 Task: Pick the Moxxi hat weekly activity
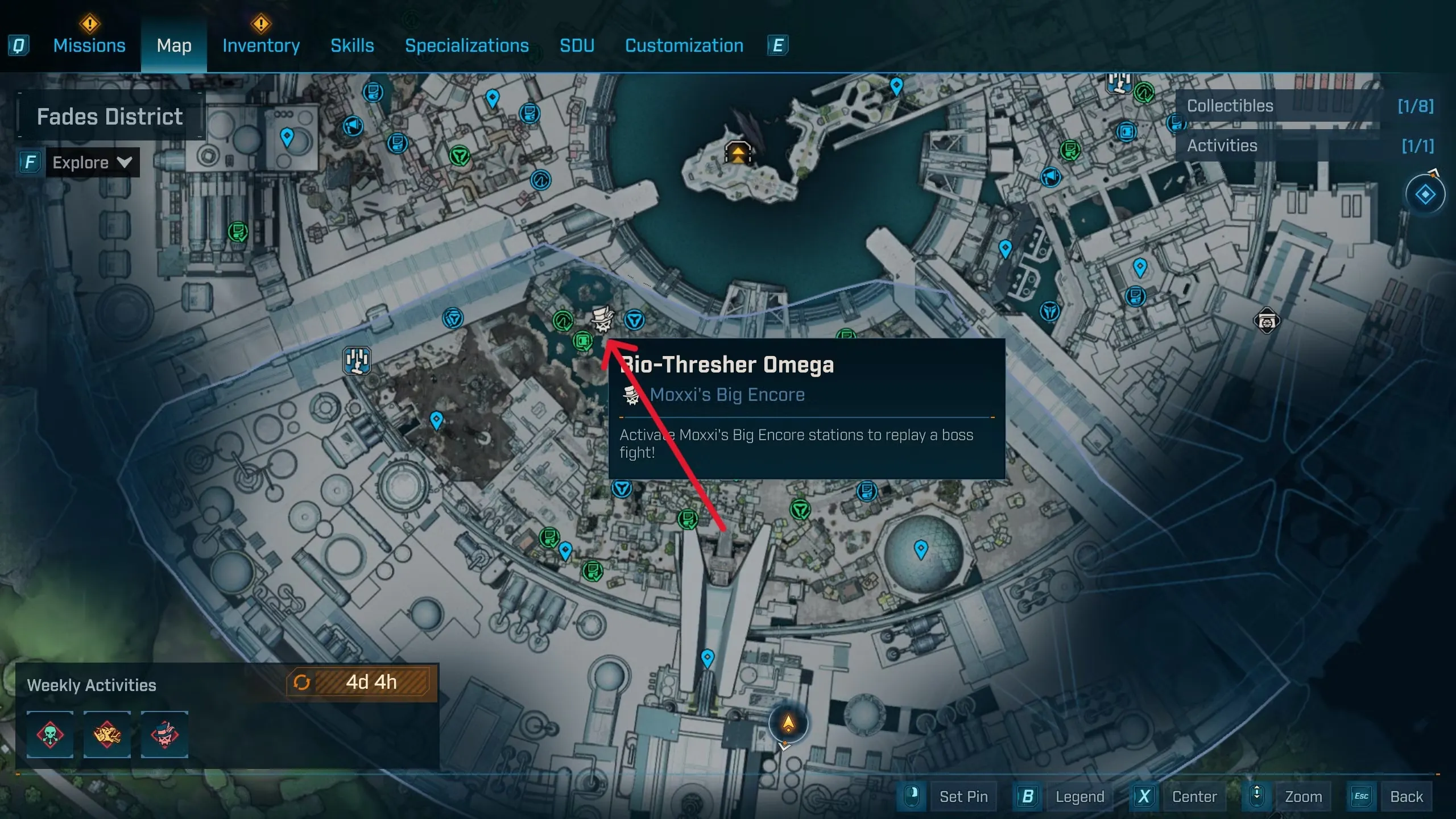pos(164,734)
